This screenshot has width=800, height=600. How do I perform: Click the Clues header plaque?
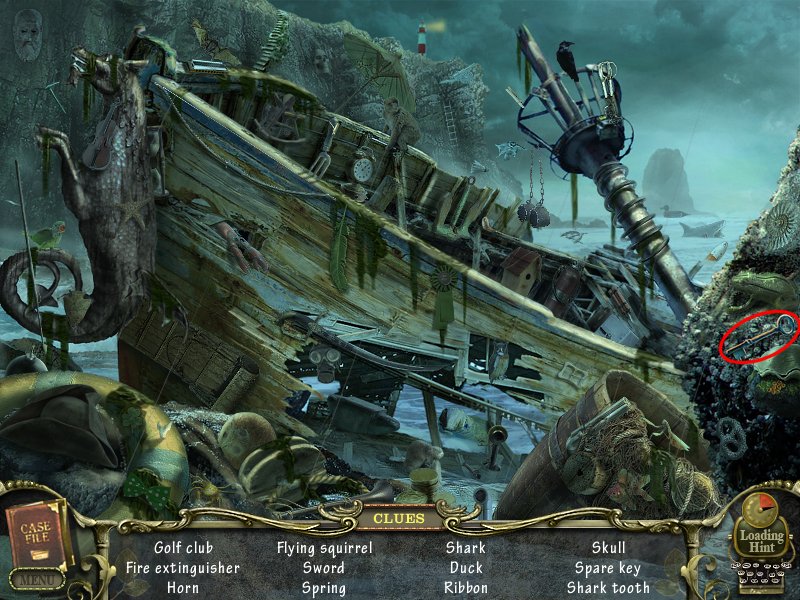[399, 518]
